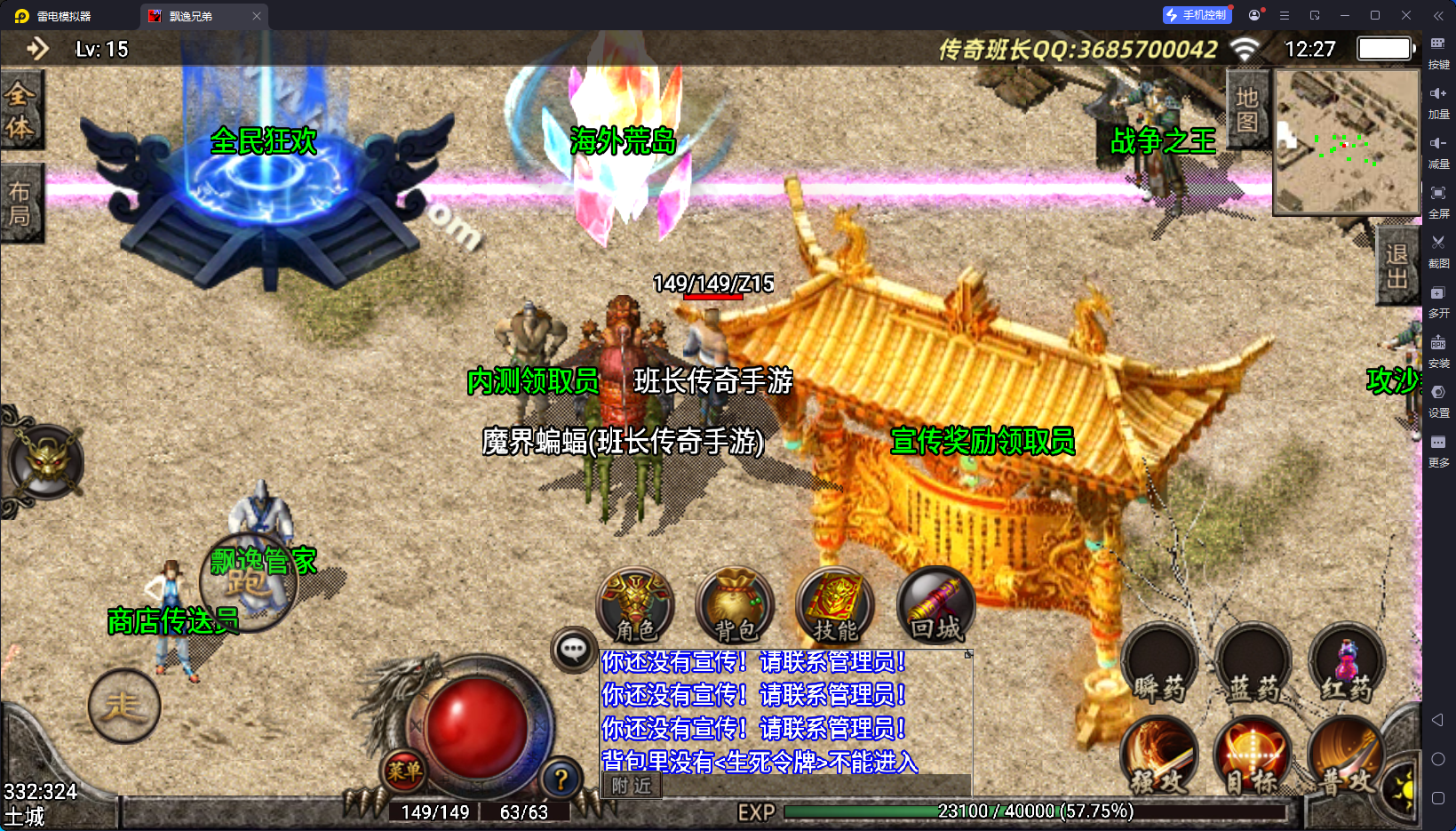The height and width of the screenshot is (831, 1456).
Task: Close the 飘逸兄弟 emulator tab
Action: pos(257,16)
